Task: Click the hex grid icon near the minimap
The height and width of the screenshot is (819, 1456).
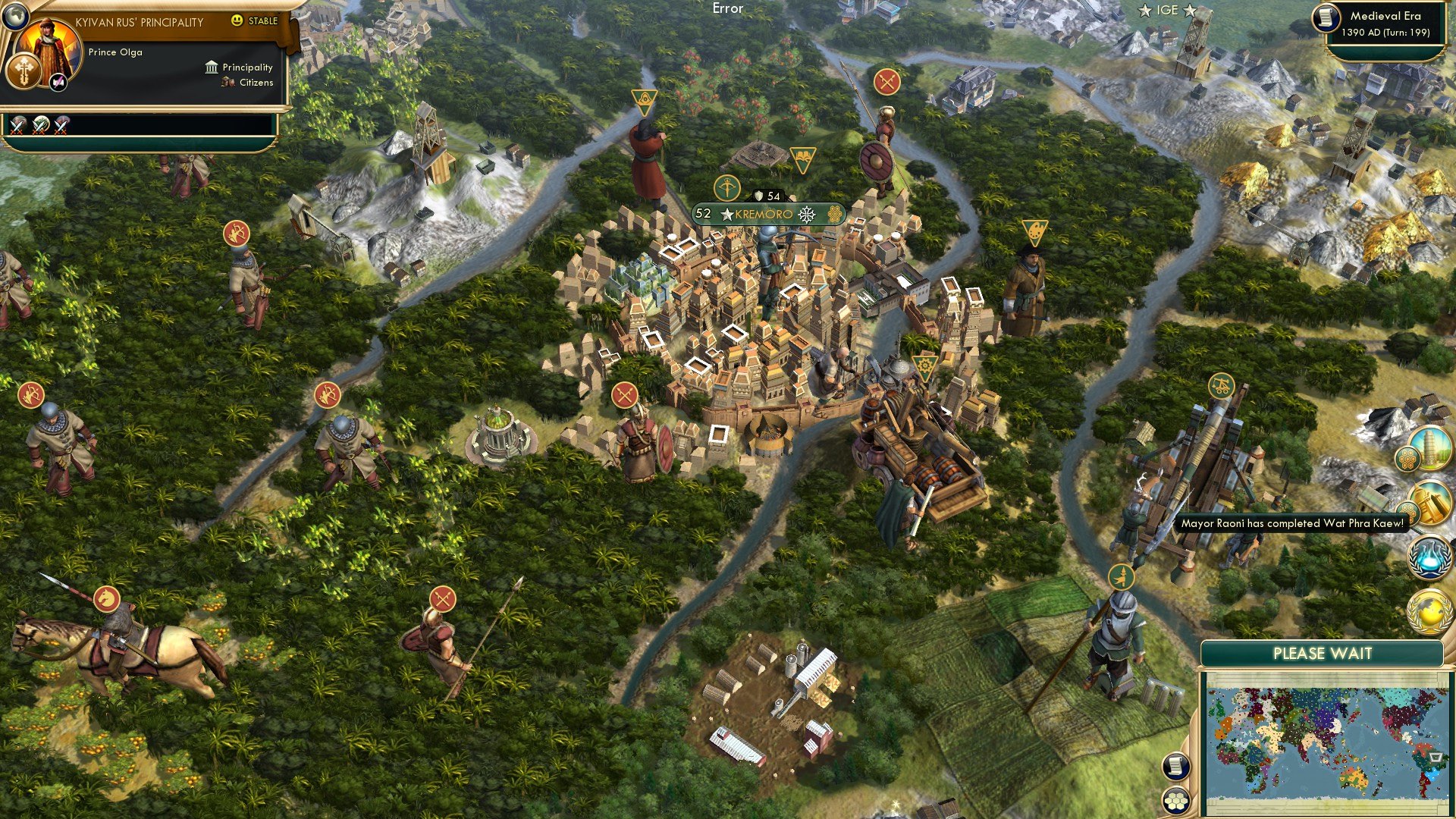Action: (1176, 801)
